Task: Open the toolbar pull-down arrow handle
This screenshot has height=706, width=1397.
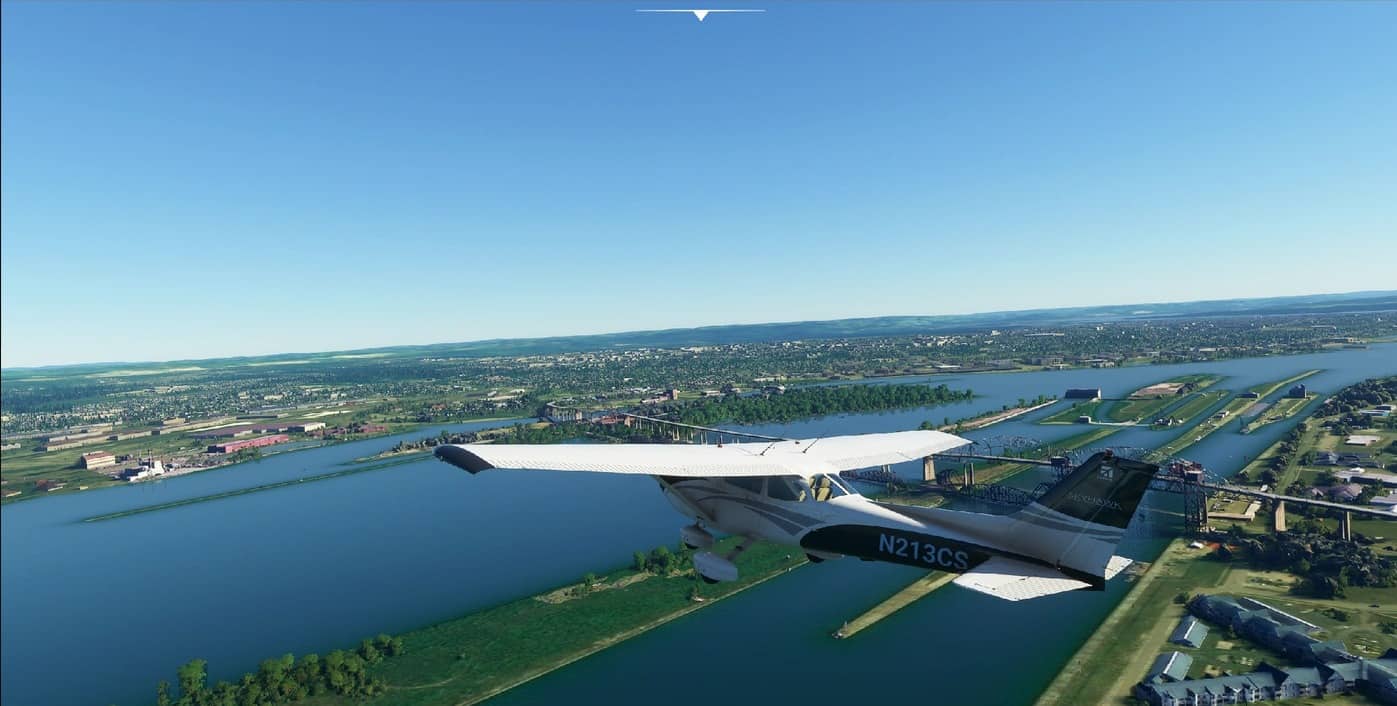Action: pos(700,14)
